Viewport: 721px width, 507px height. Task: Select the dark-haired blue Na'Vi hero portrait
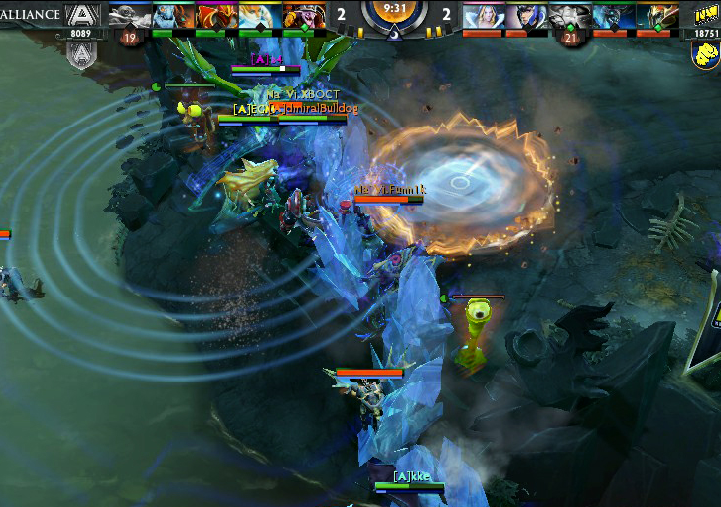525,15
